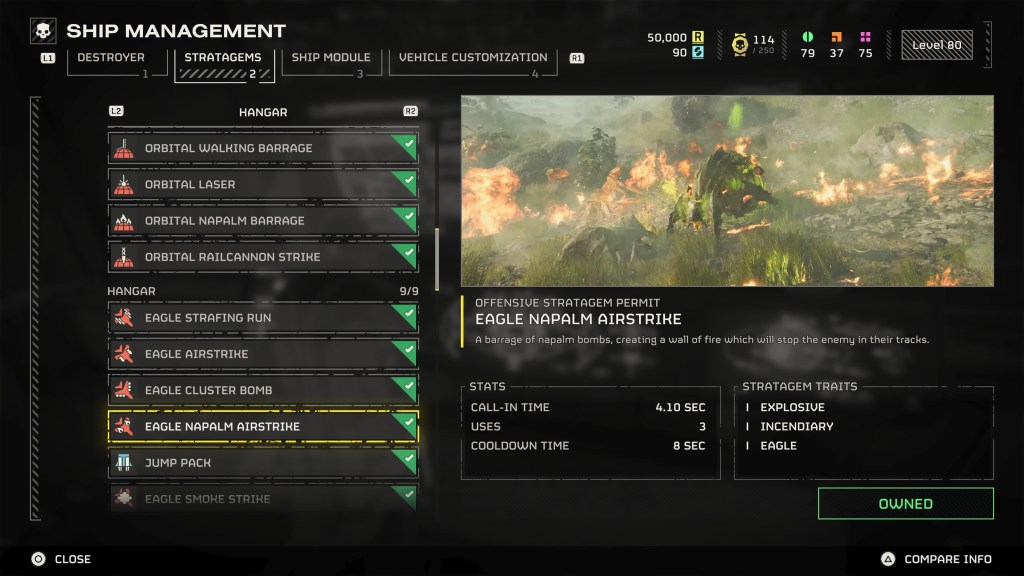Highlight the Eagle Napalm Airstrike row

263,427
